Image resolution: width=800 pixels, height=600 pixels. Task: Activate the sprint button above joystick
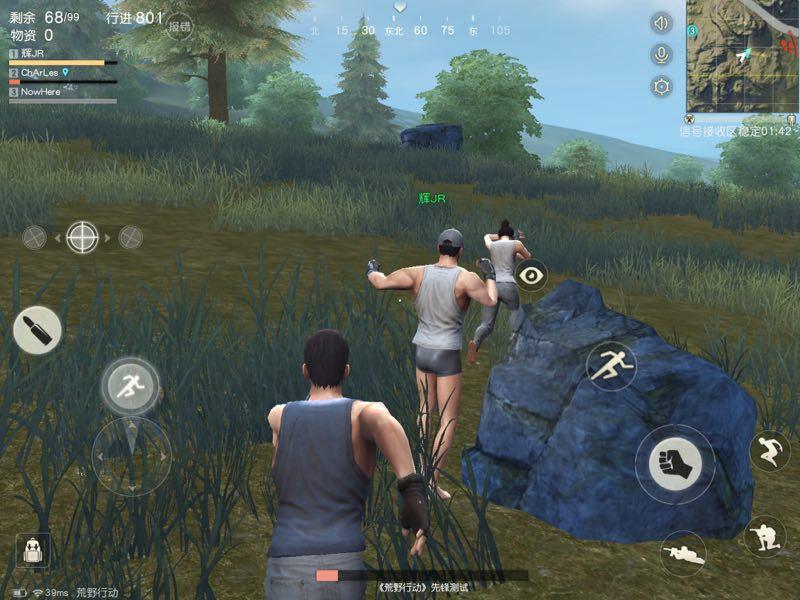click(130, 385)
